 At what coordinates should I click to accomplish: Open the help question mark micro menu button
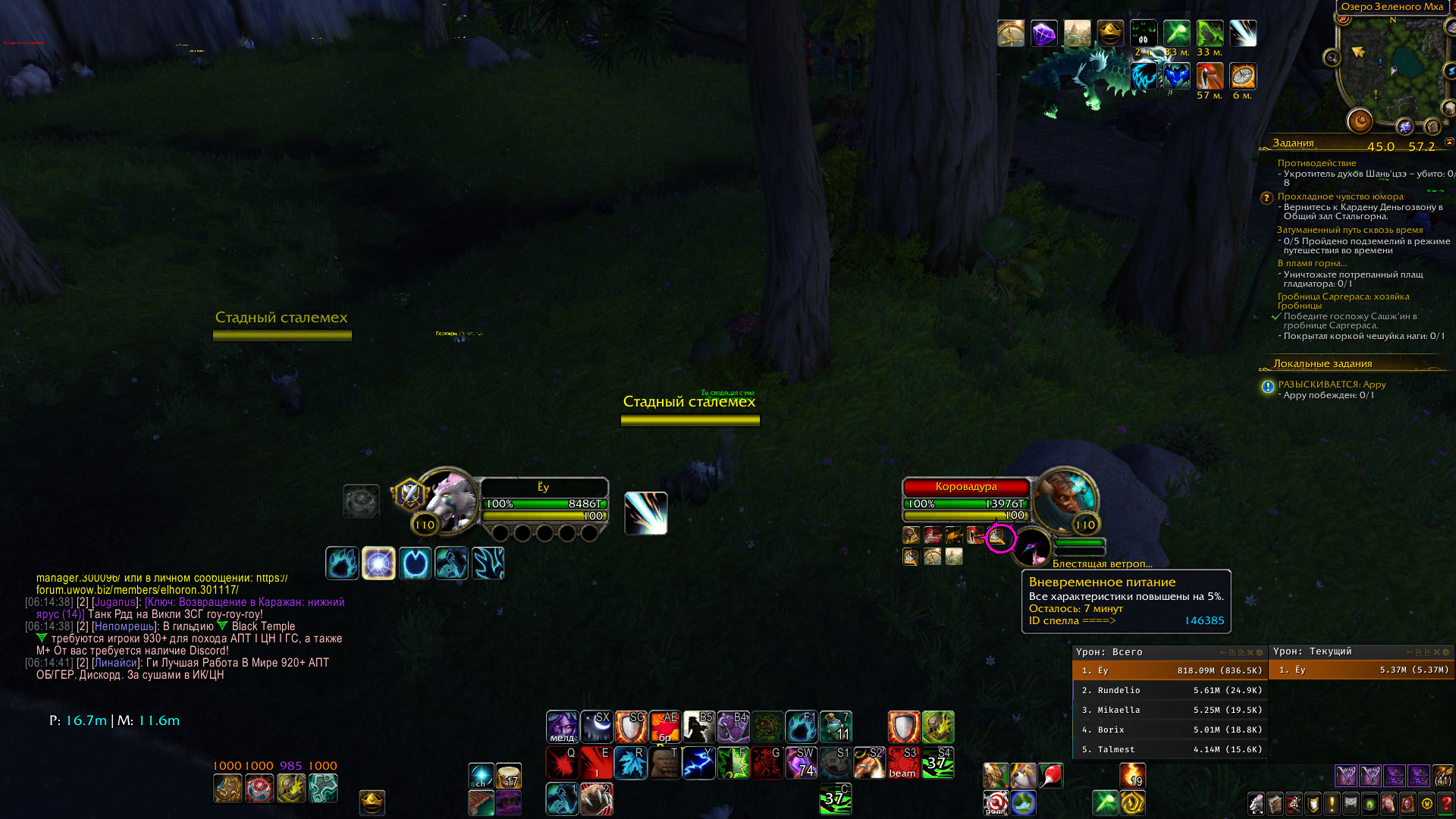1445,804
